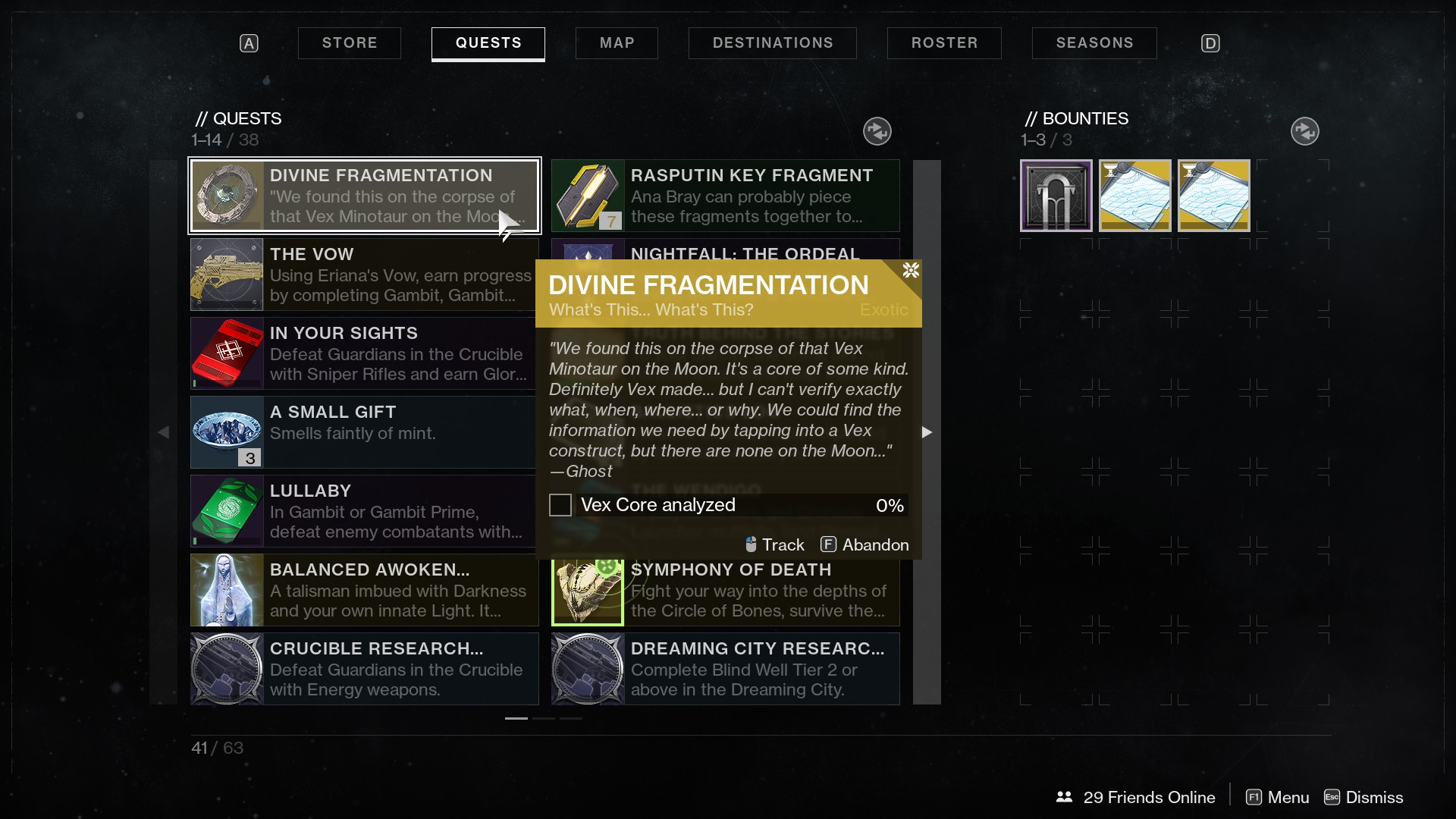Image resolution: width=1456 pixels, height=819 pixels.
Task: Pick the Lullaby quest entry
Action: tap(364, 511)
